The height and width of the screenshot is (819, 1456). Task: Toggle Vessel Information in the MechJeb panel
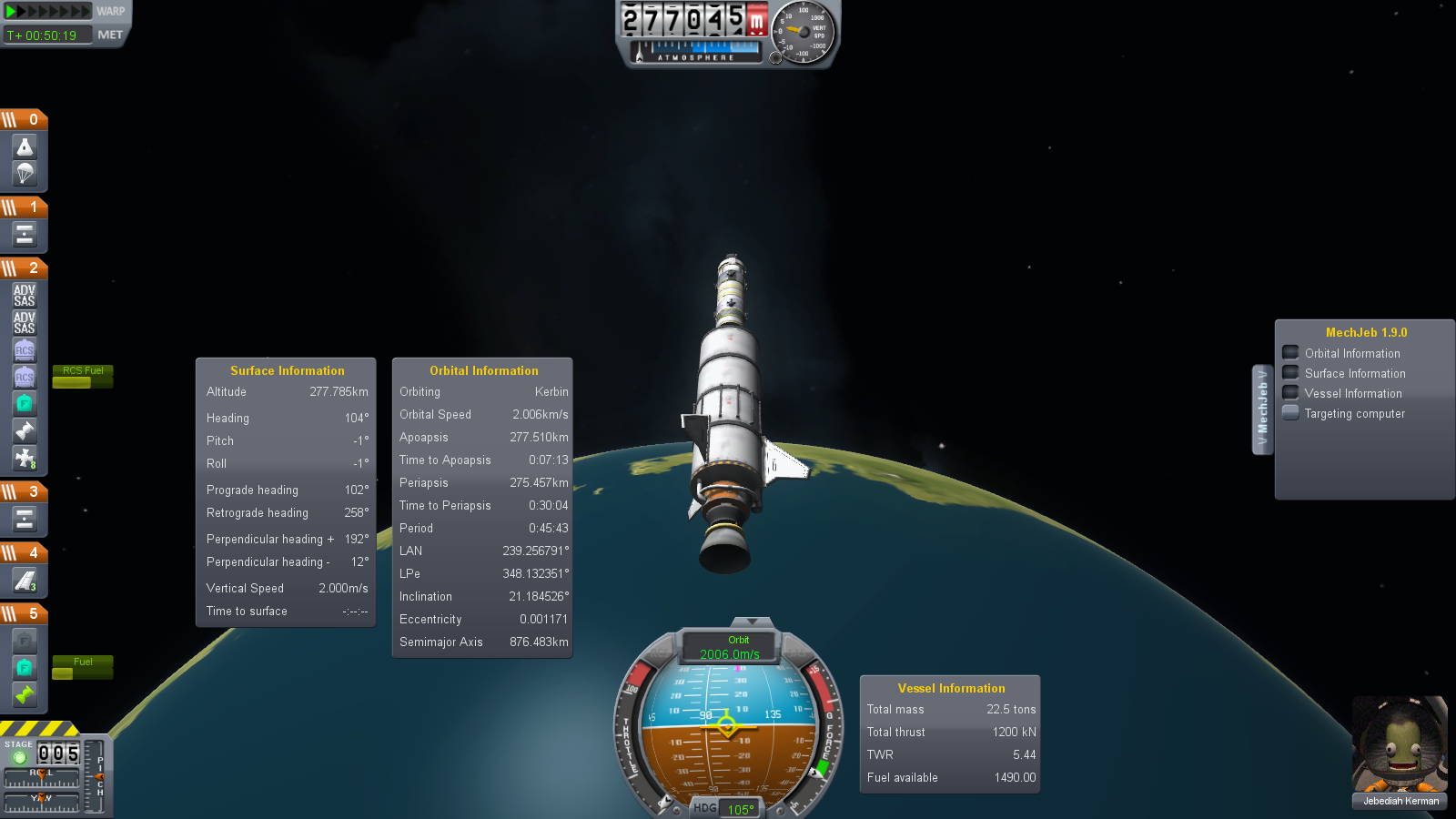pyautogui.click(x=1289, y=393)
